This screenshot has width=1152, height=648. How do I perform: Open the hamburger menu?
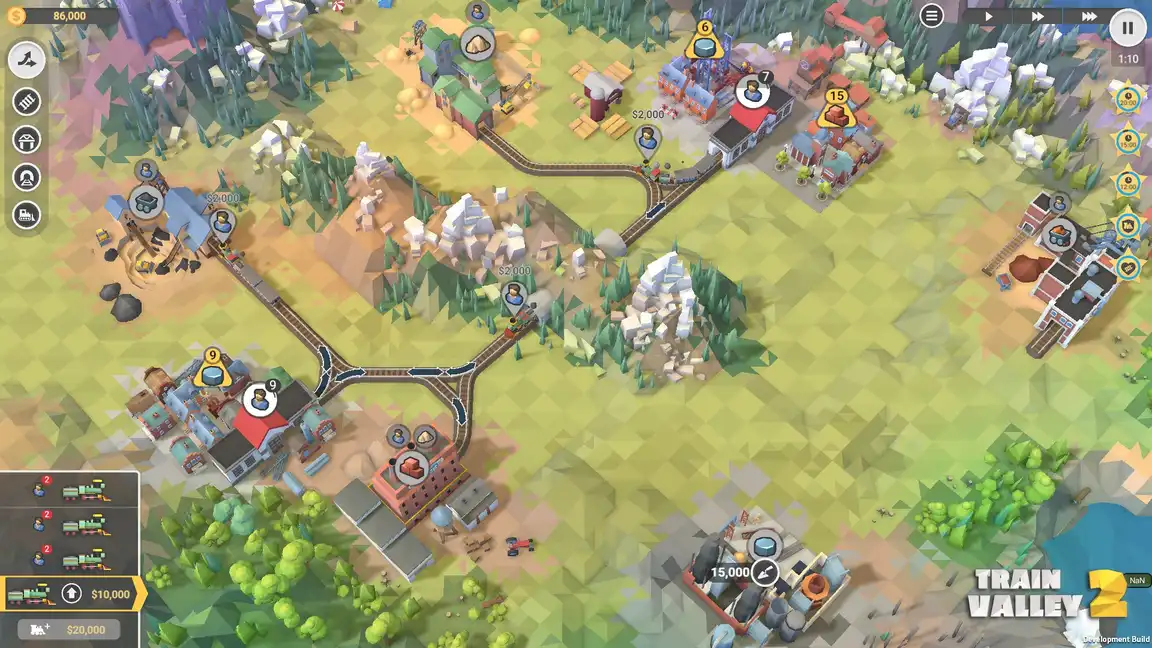click(931, 16)
